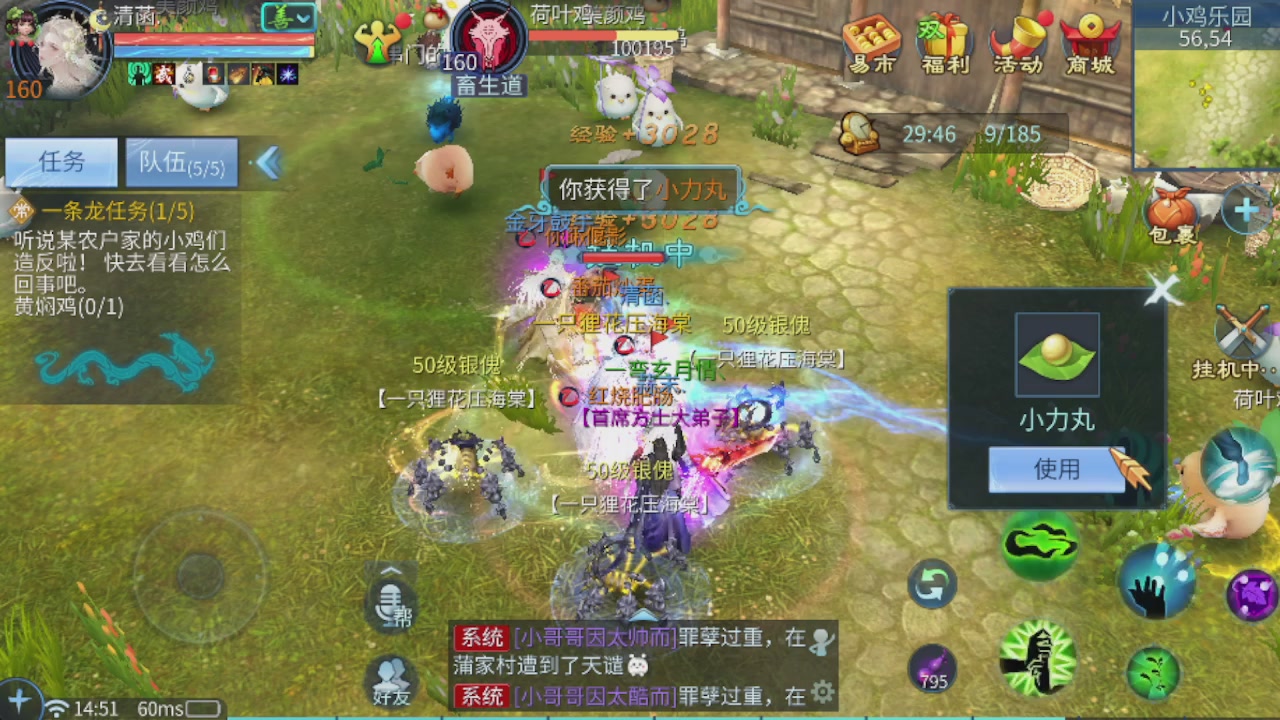Close the 小力丸 item popup

coord(1163,291)
